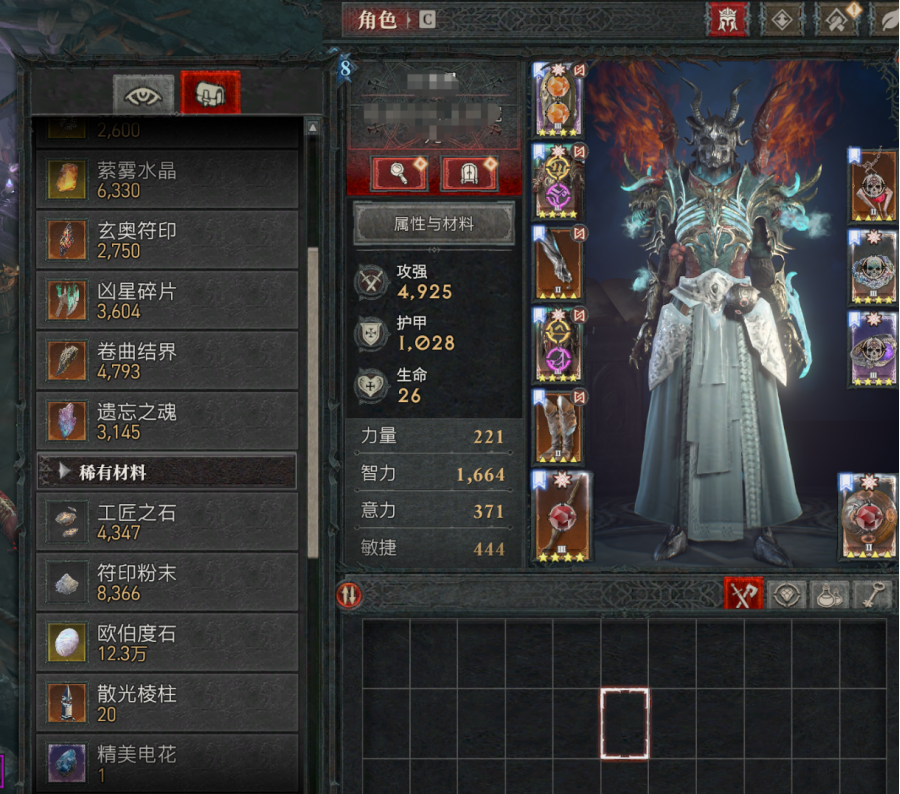
Task: Choose the 玄奥符印 material entry
Action: (x=166, y=240)
